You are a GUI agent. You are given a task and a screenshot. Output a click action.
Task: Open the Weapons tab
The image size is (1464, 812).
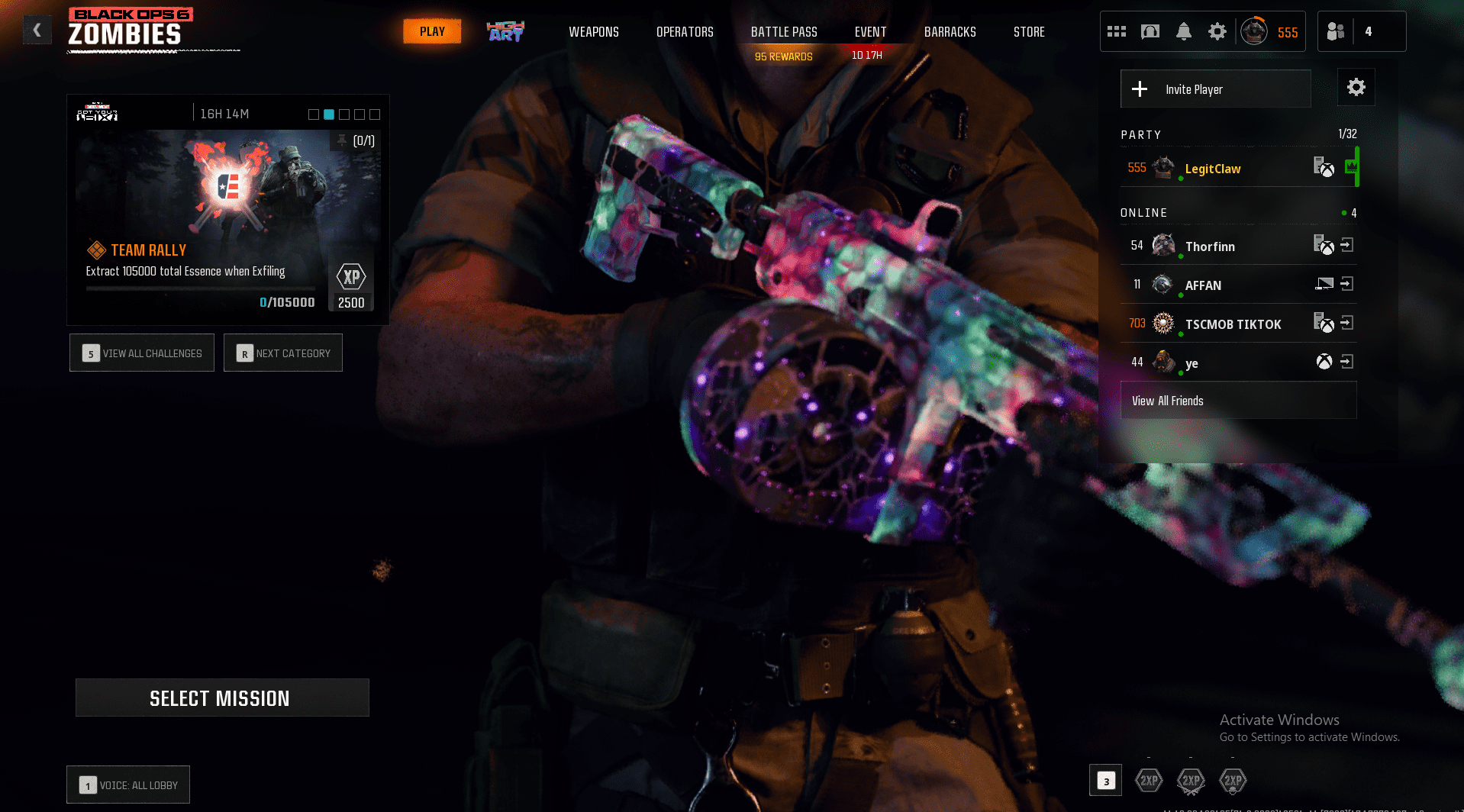point(593,32)
